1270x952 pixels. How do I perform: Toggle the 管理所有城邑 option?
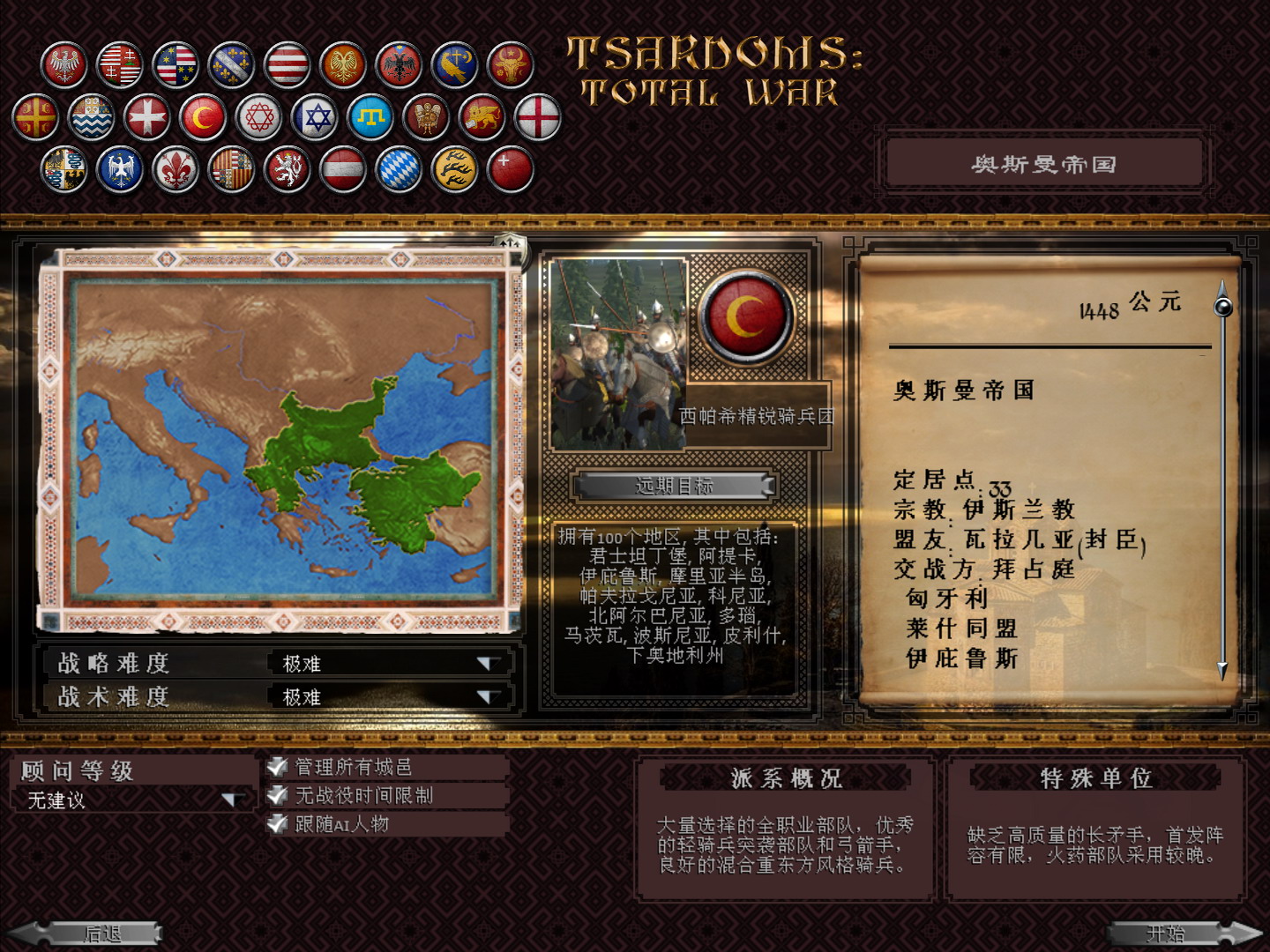[x=277, y=766]
